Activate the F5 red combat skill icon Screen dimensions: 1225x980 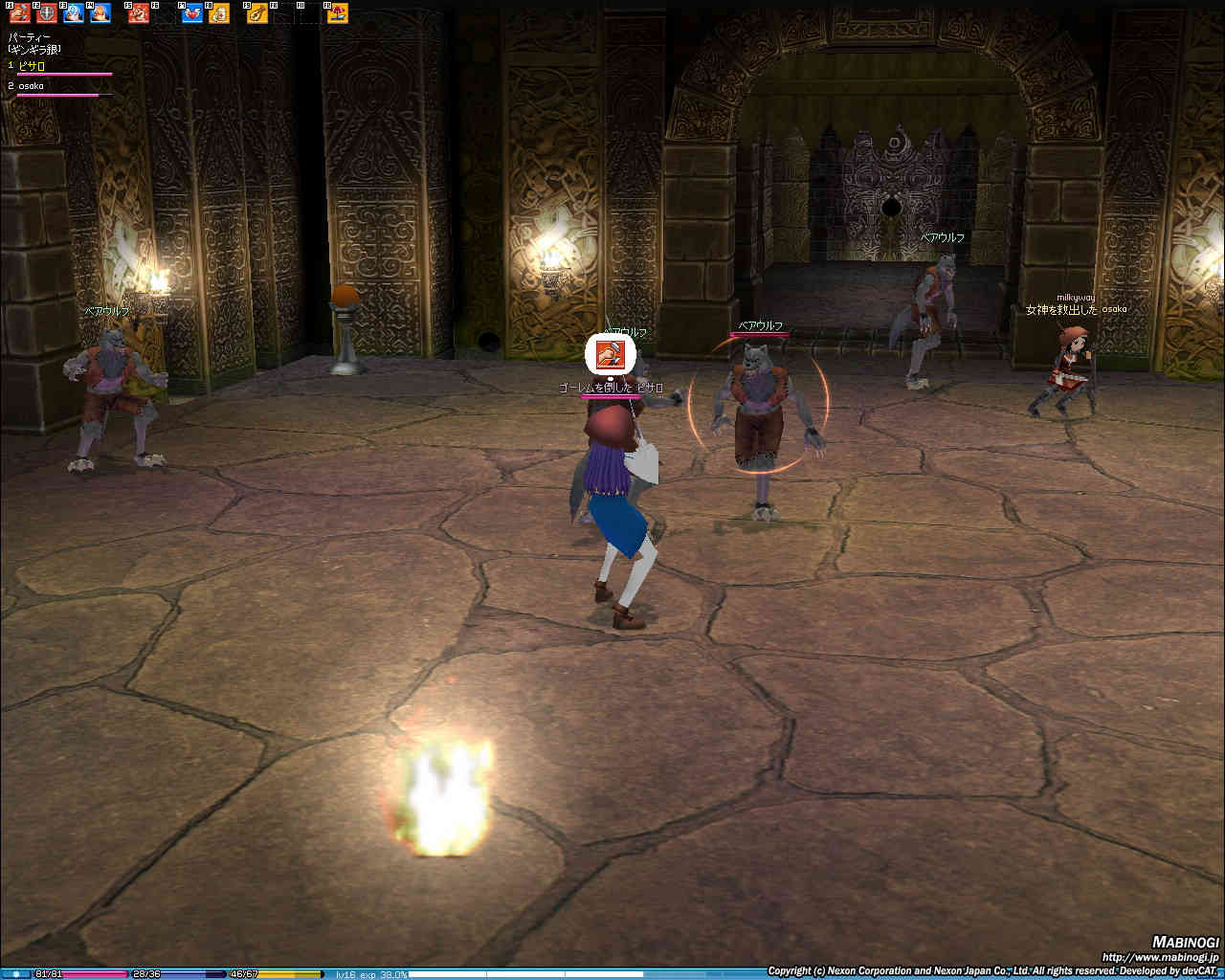click(139, 13)
